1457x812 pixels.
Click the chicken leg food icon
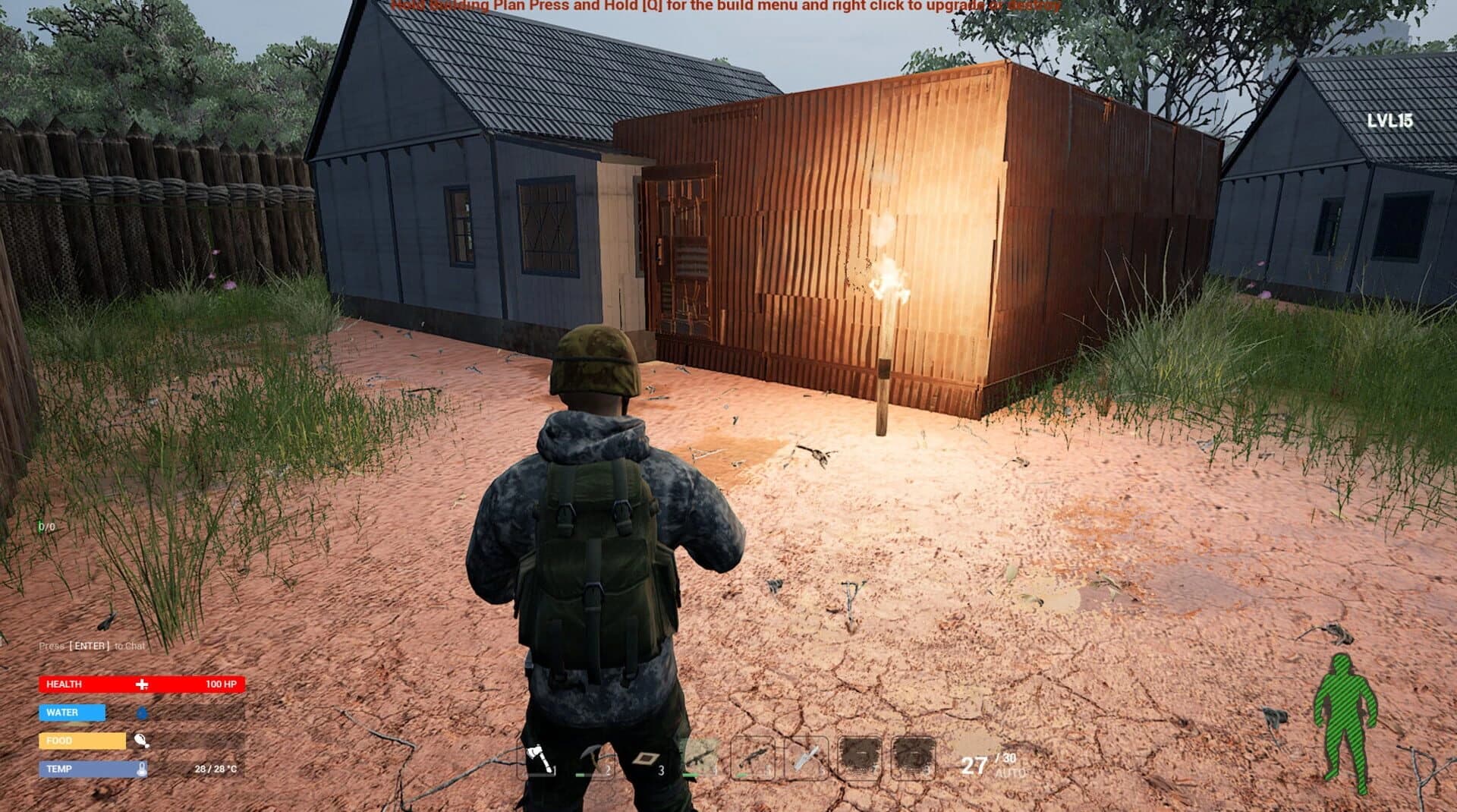point(141,741)
